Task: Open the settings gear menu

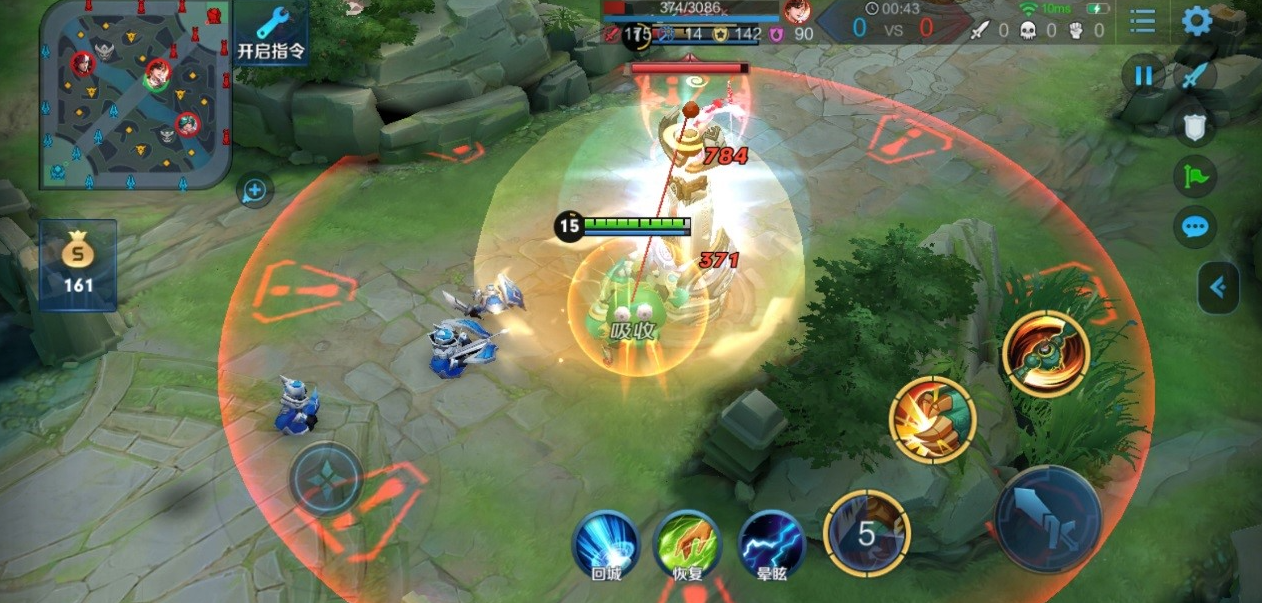Action: point(1197,21)
